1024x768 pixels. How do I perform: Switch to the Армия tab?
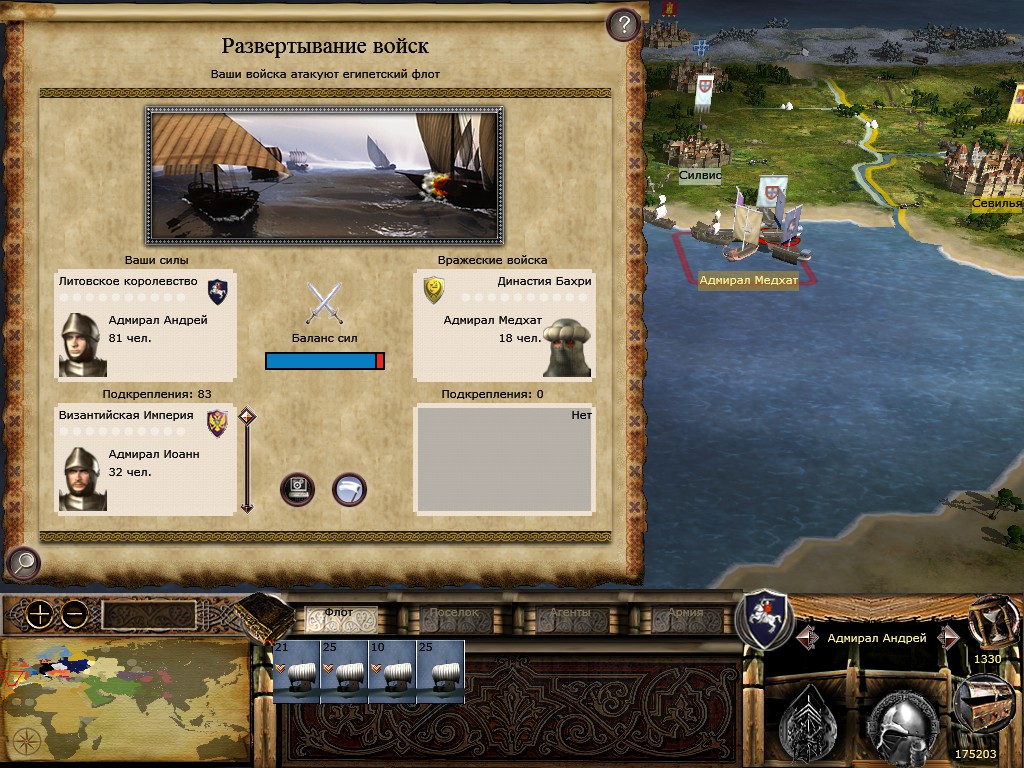[686, 614]
